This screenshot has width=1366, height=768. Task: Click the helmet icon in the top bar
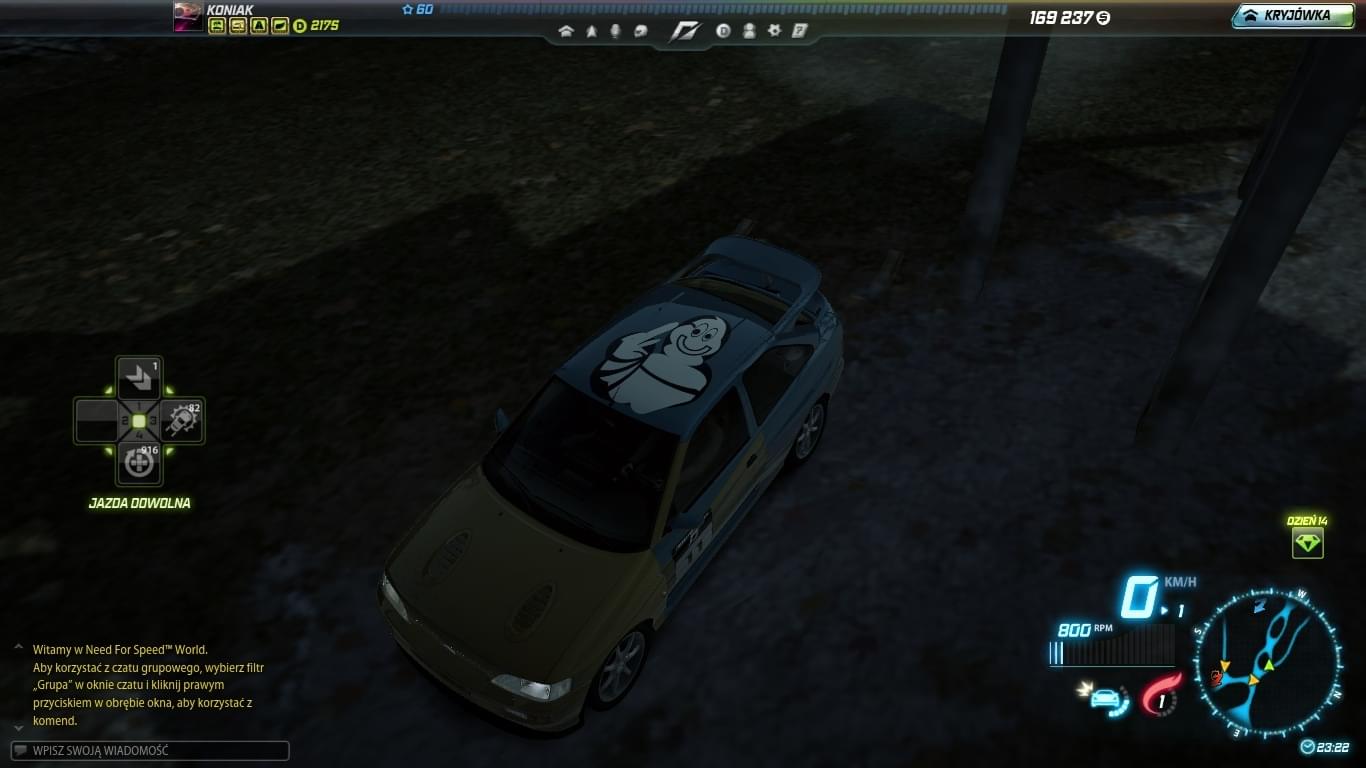click(640, 31)
